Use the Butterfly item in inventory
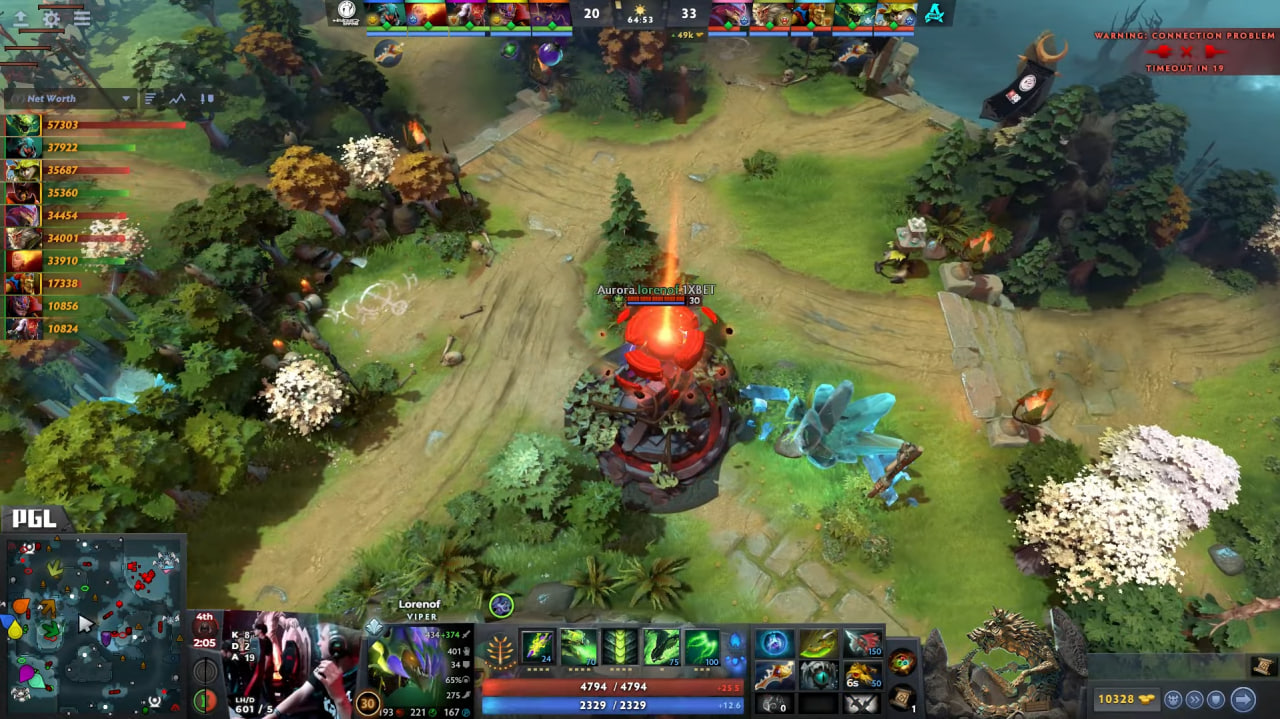The image size is (1280, 719). [x=818, y=643]
